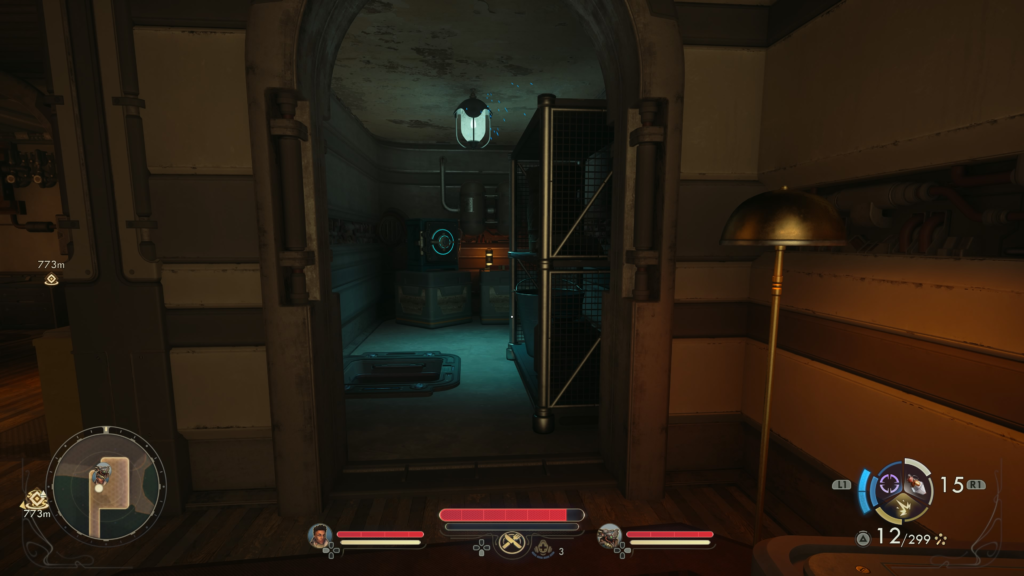Choose the grenade item segment

click(916, 484)
